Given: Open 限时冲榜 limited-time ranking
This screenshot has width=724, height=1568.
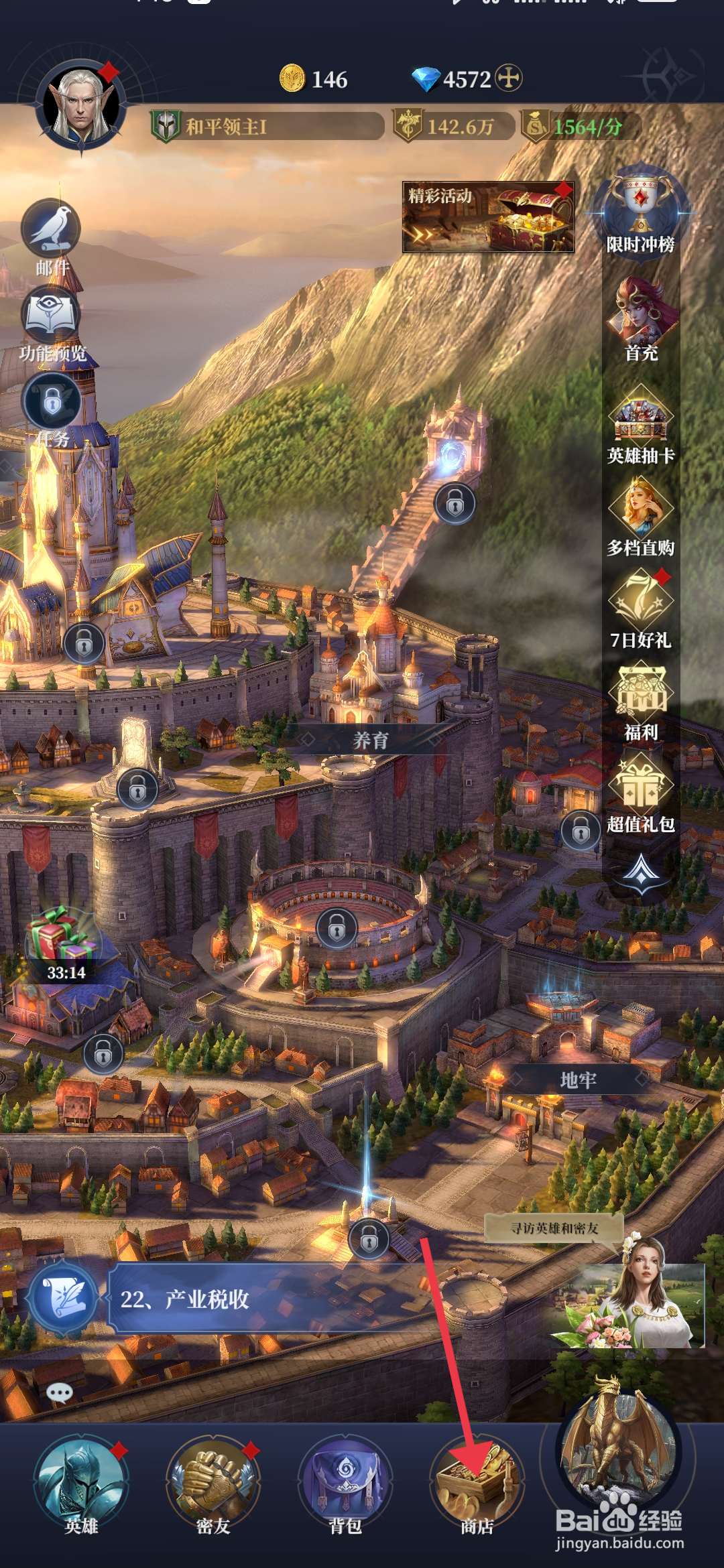Looking at the screenshot, I should click(x=641, y=212).
